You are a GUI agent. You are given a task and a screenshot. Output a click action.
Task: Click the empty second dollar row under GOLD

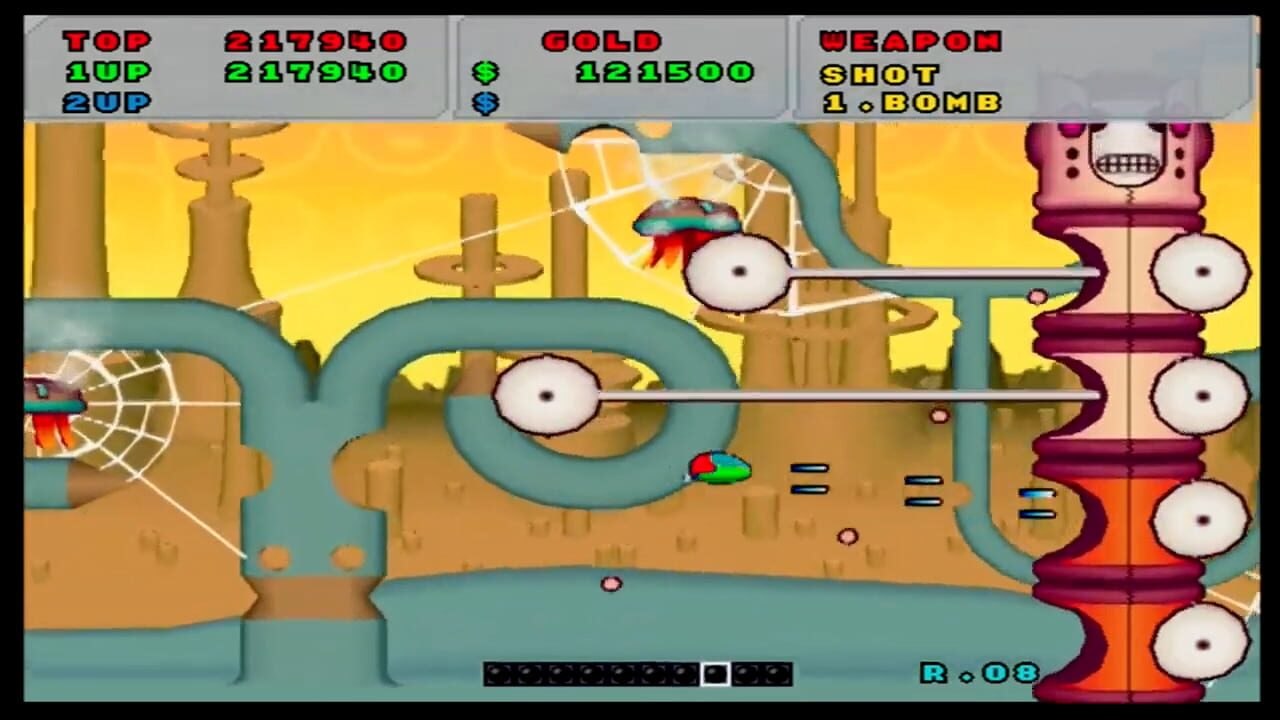(487, 103)
